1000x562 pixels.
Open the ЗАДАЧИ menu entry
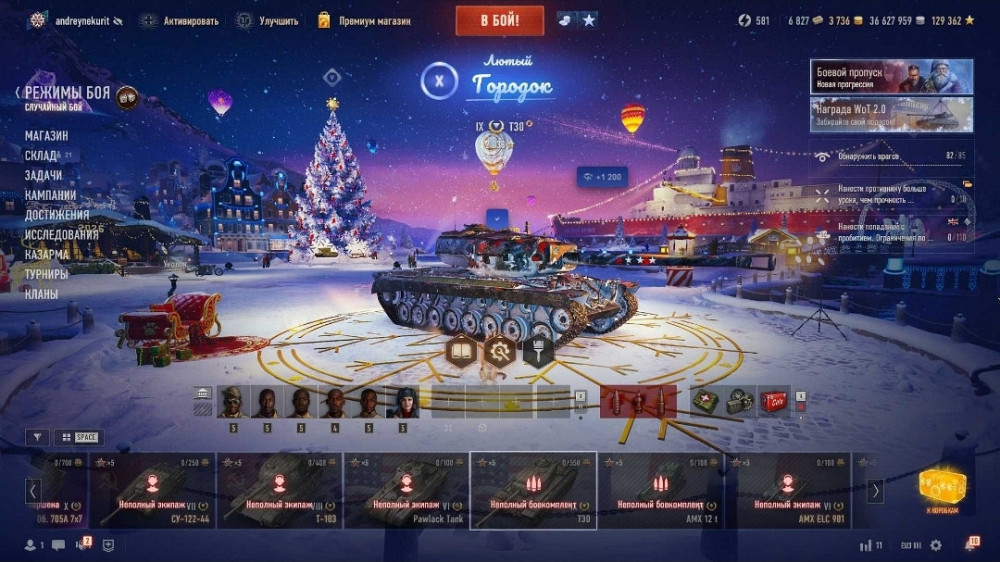(x=43, y=175)
